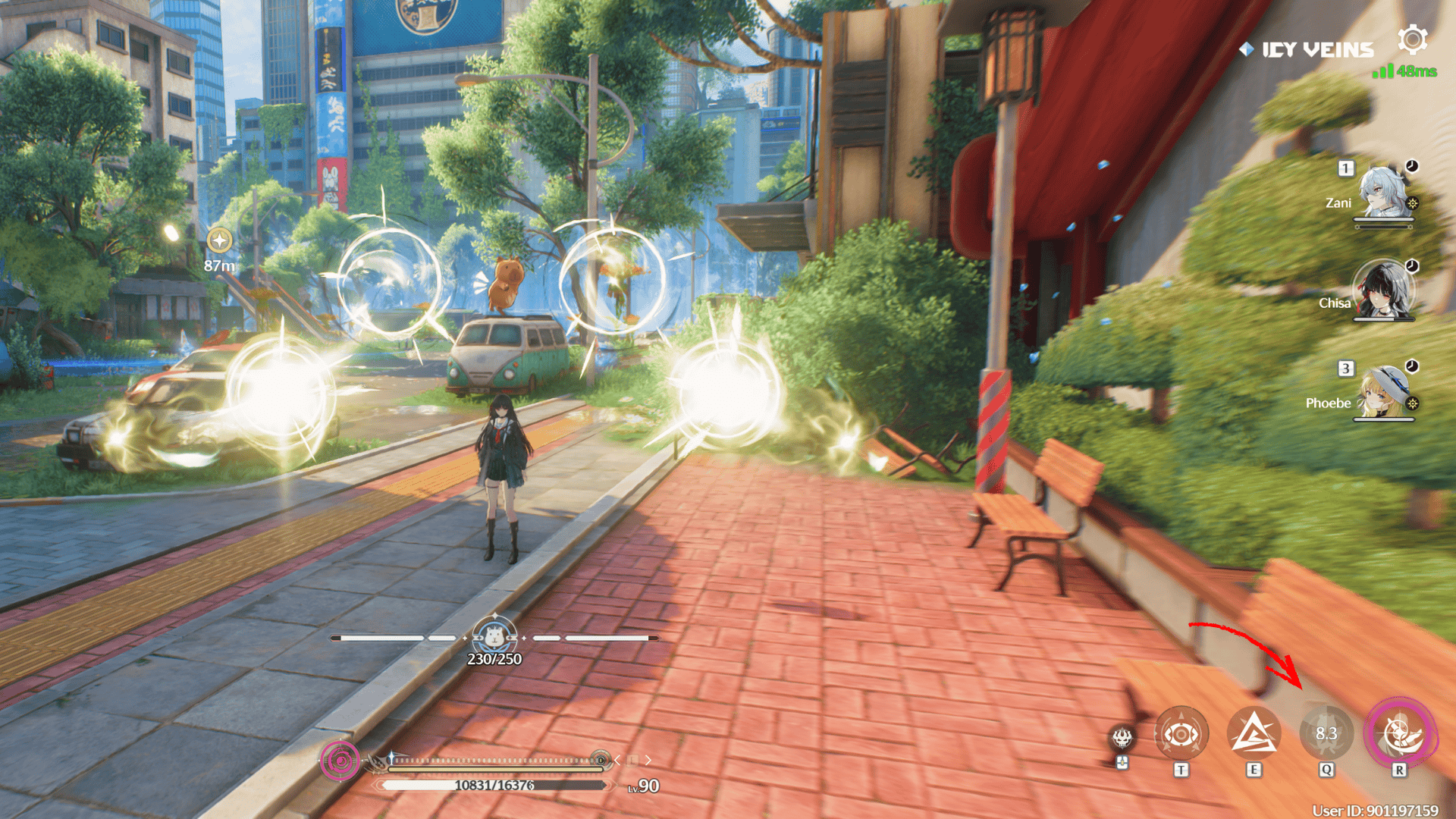Open settings with the gear icon

pyautogui.click(x=1413, y=39)
